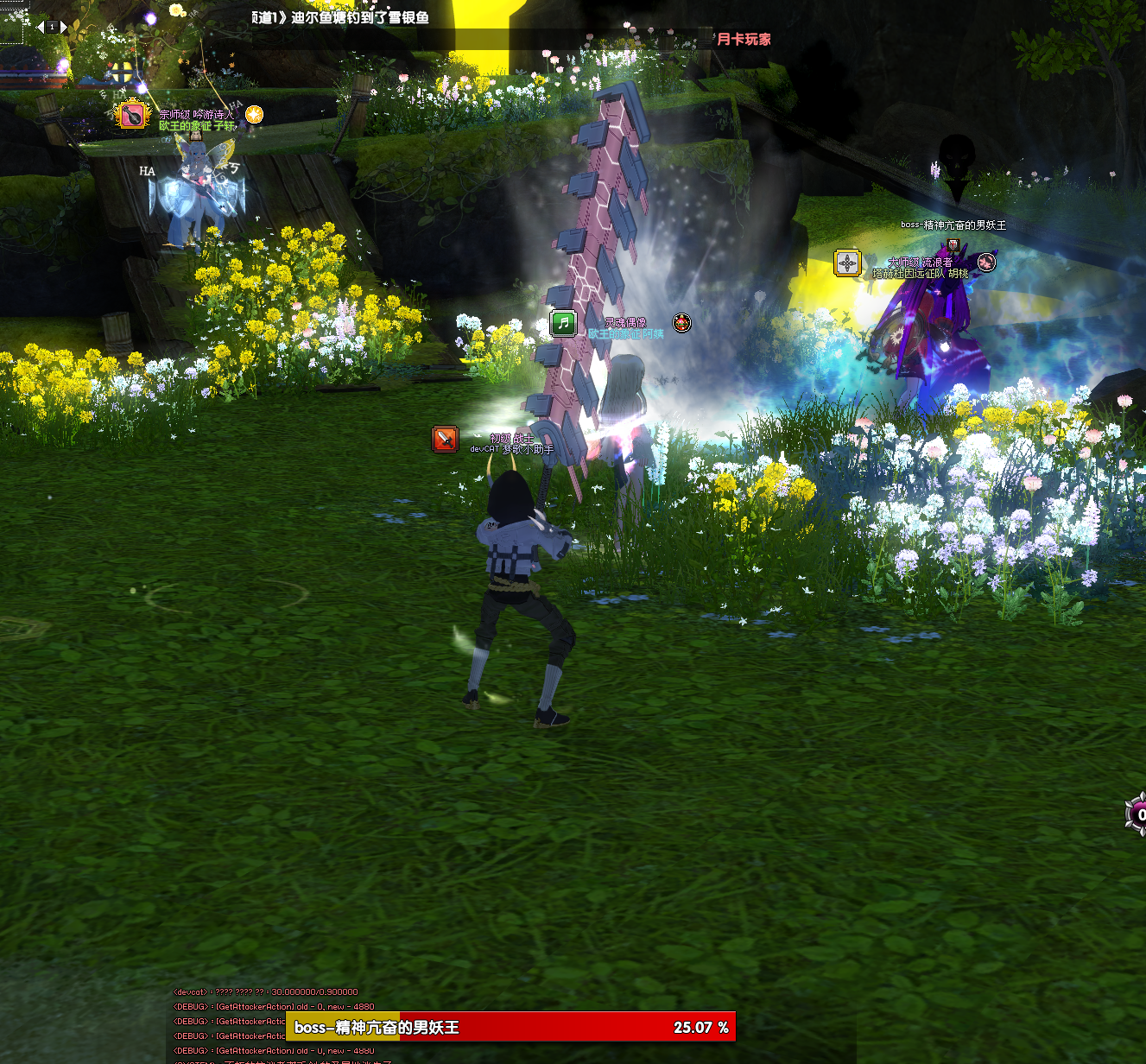Click the left arrow beside page number 1
Image resolution: width=1146 pixels, height=1064 pixels.
coord(40,27)
